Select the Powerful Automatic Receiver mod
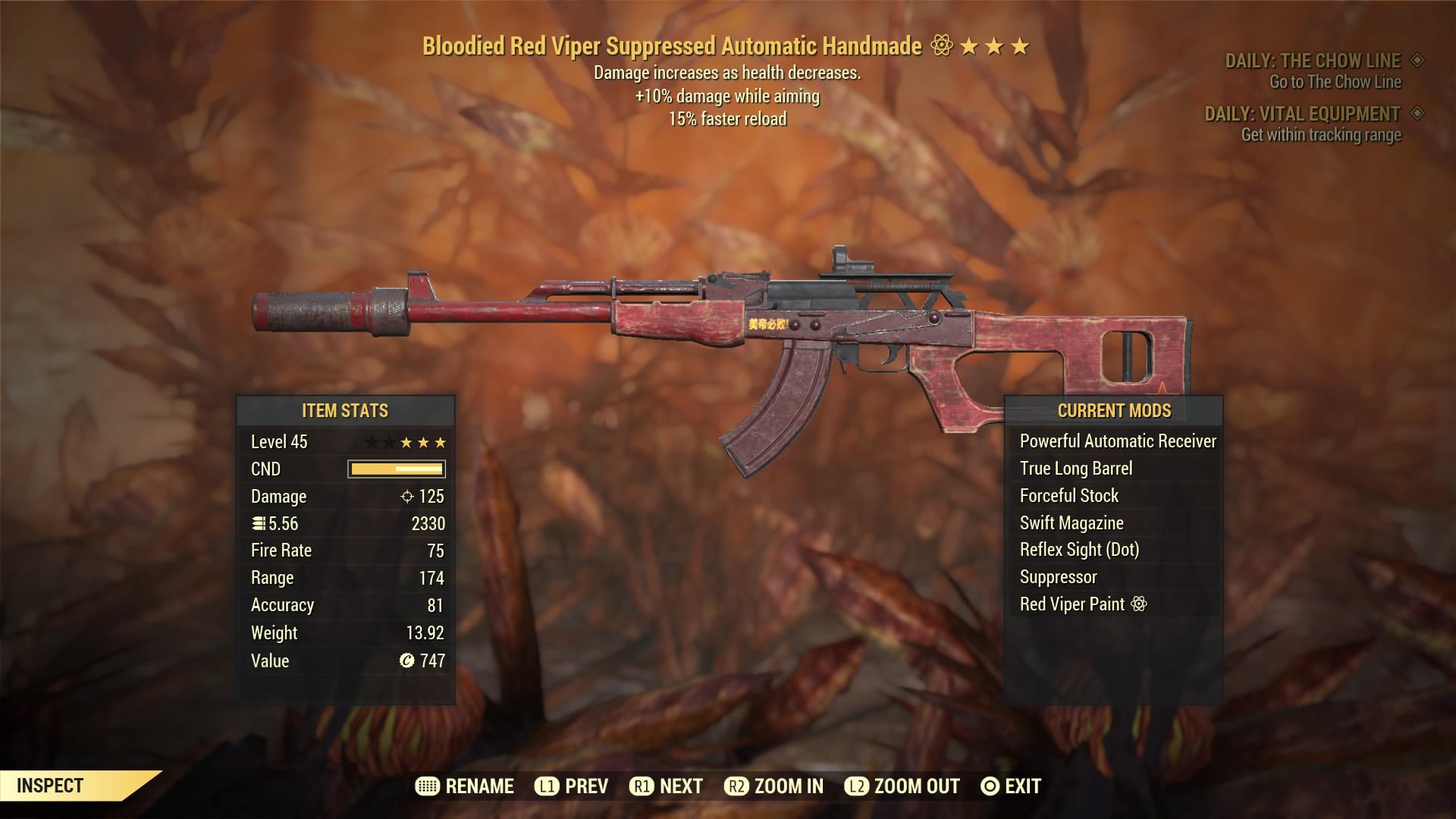This screenshot has width=1456, height=819. click(x=1117, y=441)
